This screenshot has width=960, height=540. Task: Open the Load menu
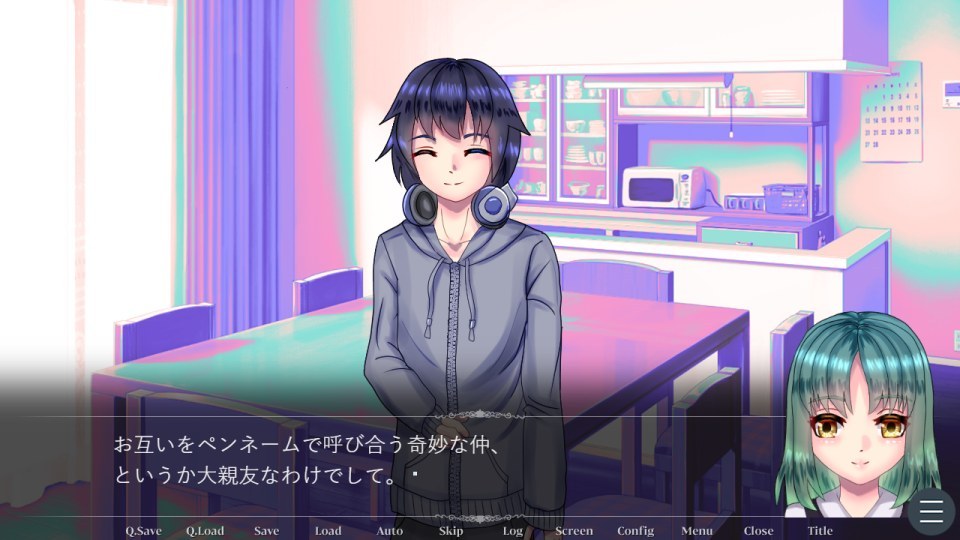pos(328,531)
